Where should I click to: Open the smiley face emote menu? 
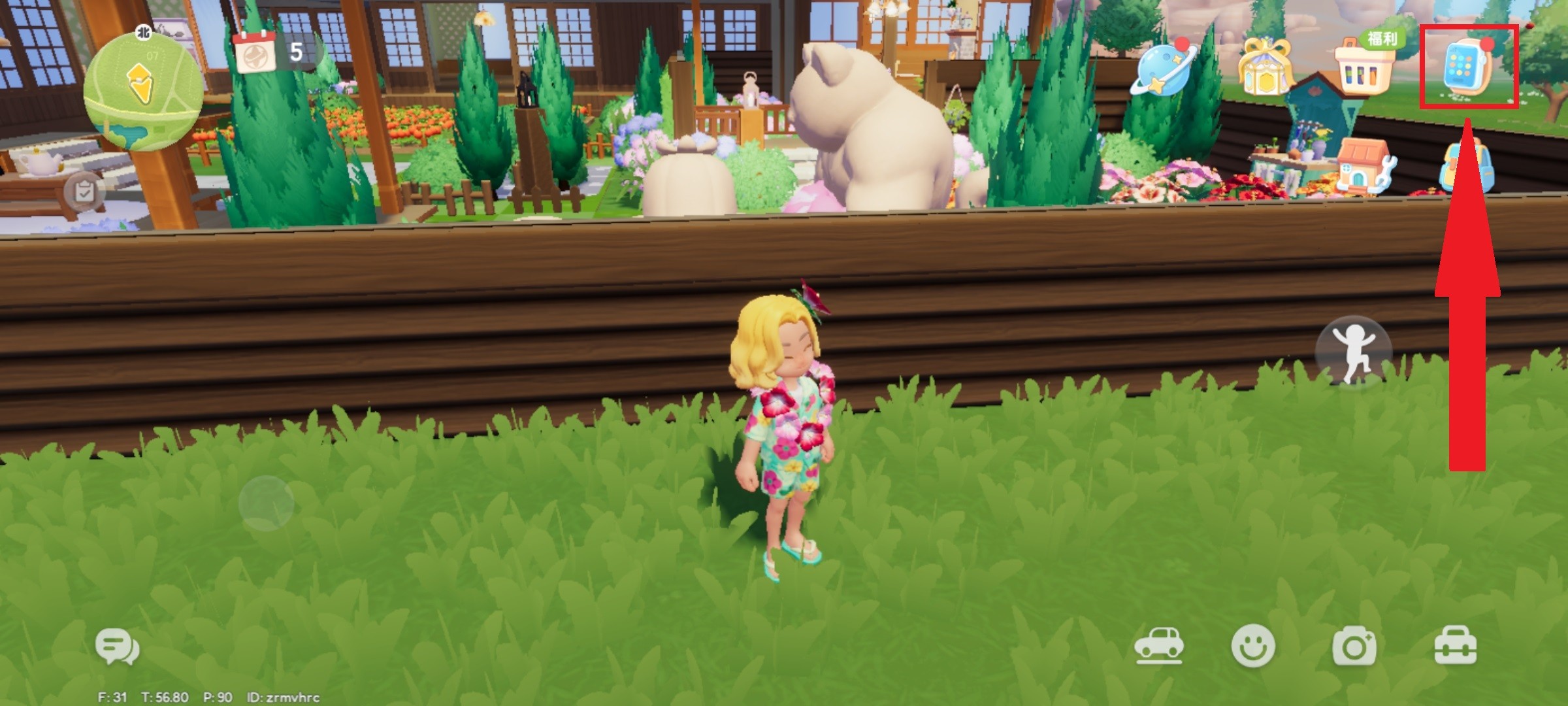pyautogui.click(x=1252, y=647)
